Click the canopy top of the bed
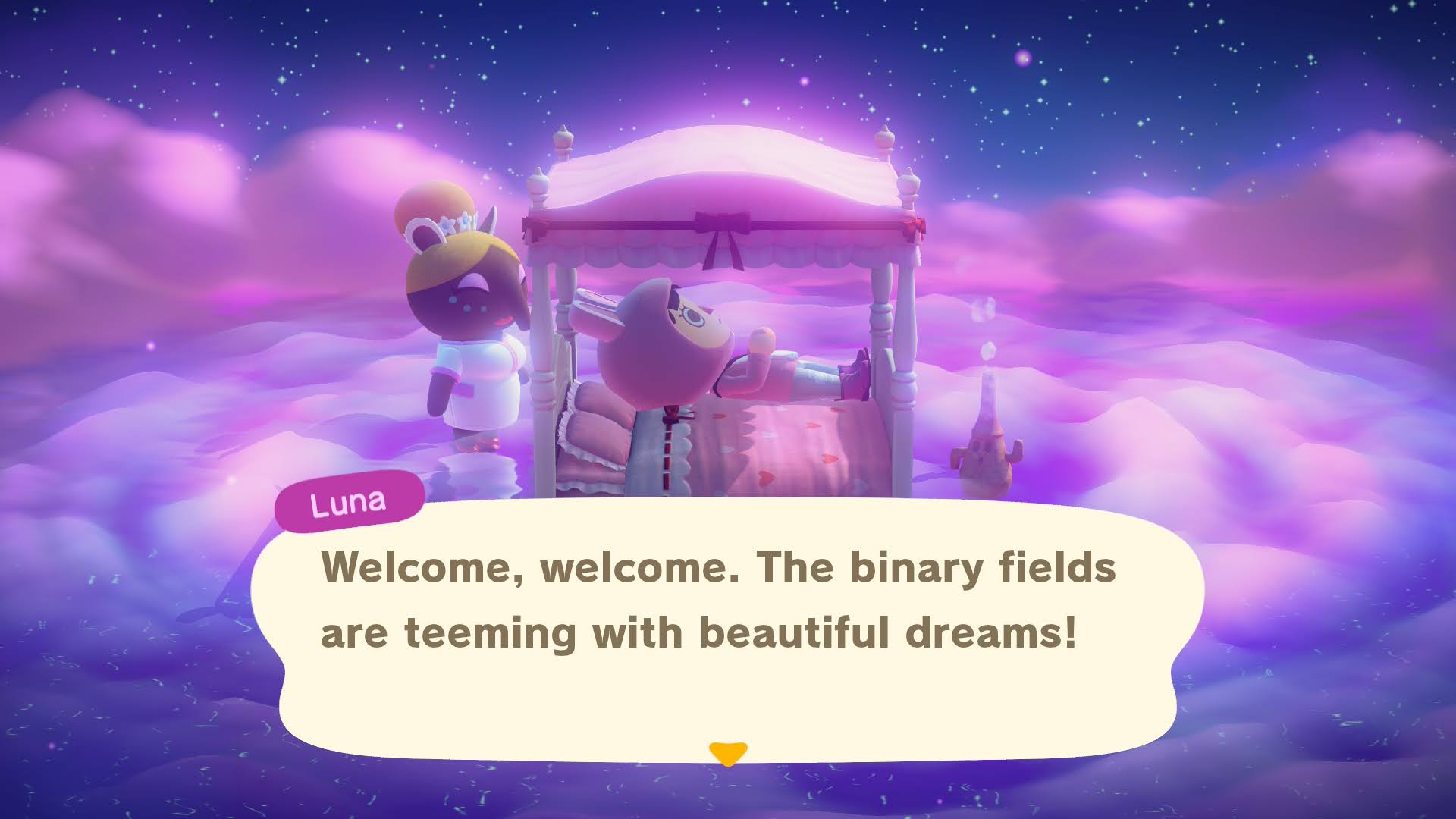The height and width of the screenshot is (819, 1456). pyautogui.click(x=720, y=167)
